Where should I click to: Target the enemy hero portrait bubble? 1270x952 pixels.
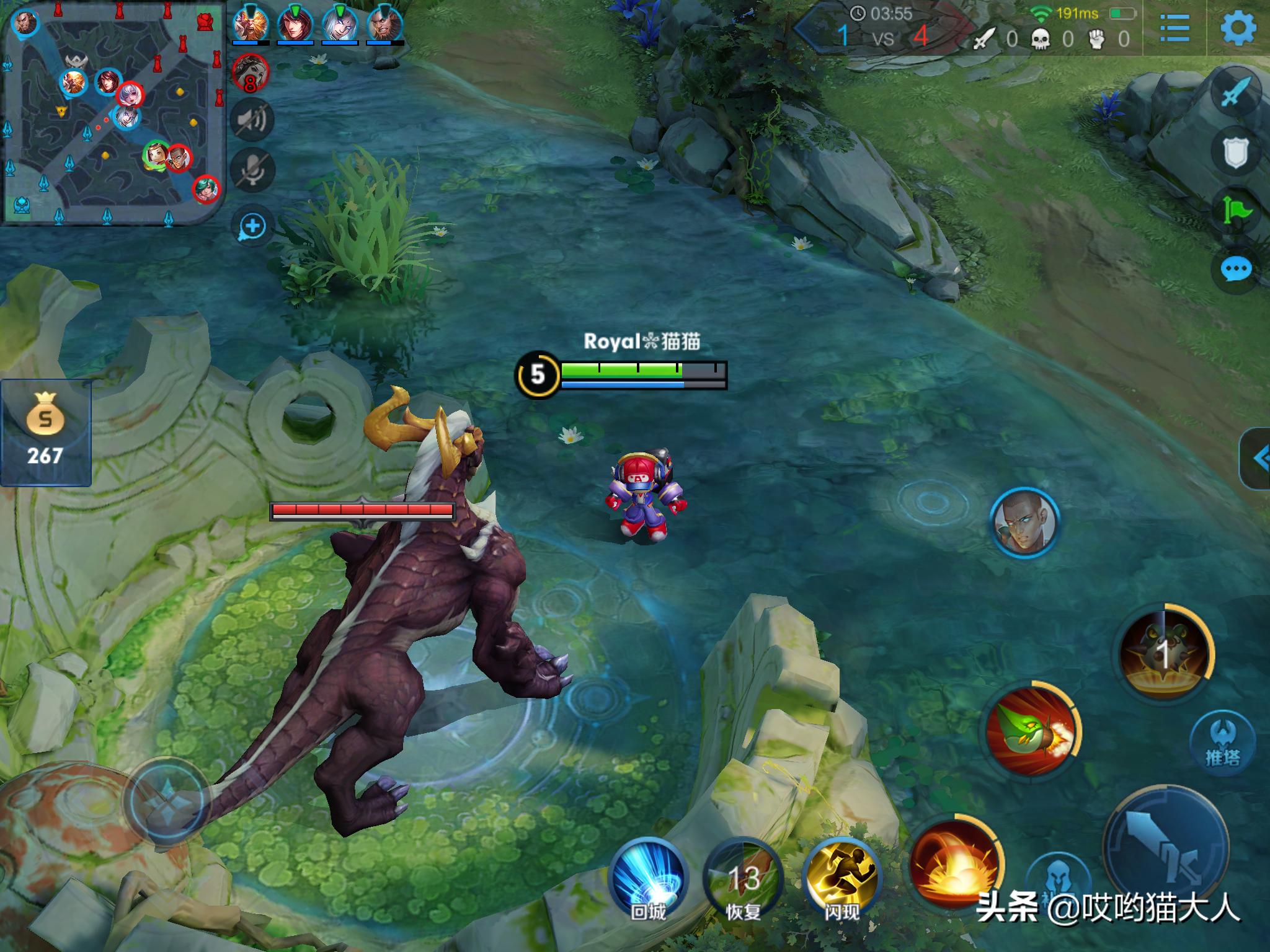[x=1024, y=521]
